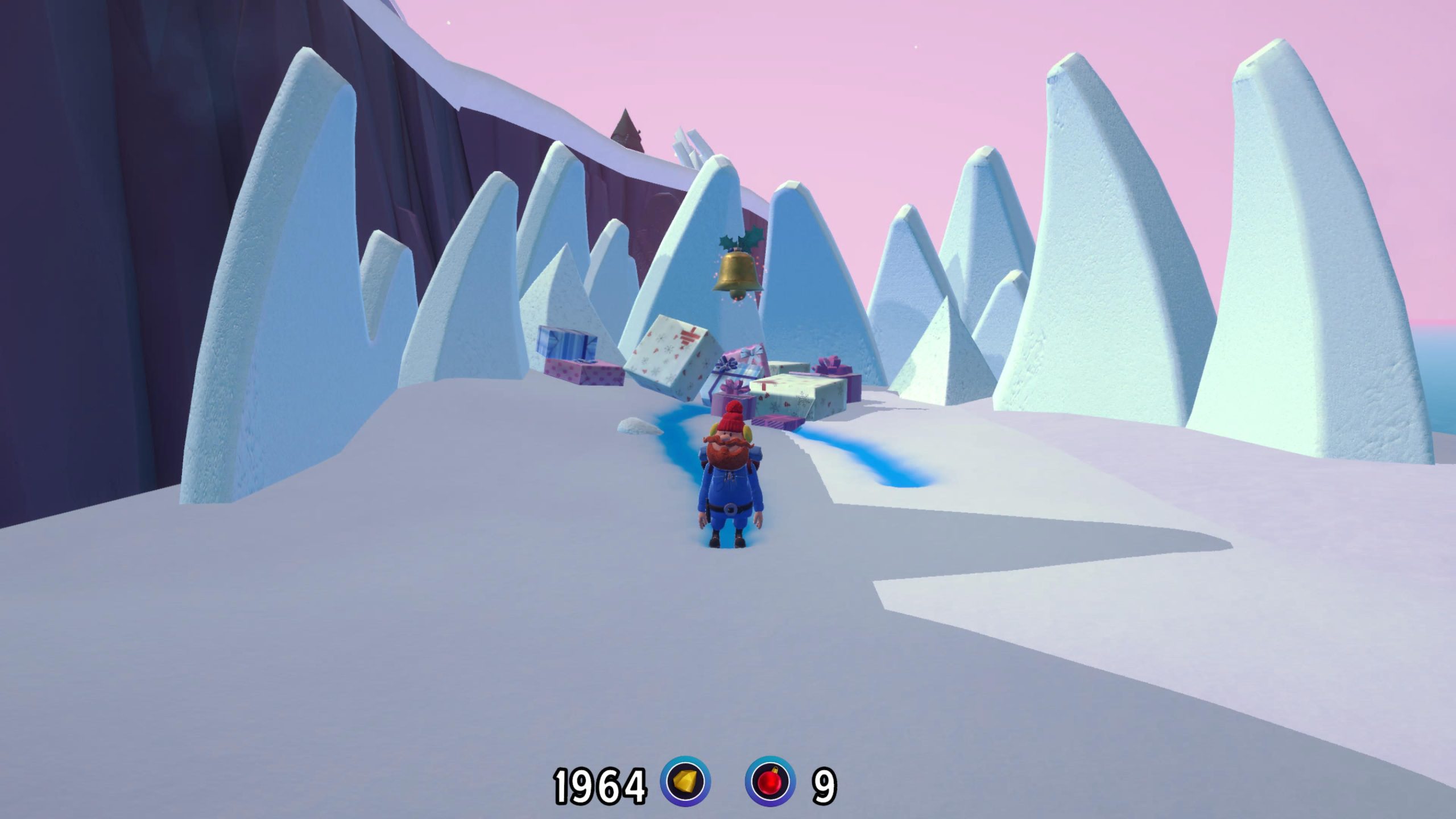
Task: Select the red ornament counter icon
Action: 771,781
